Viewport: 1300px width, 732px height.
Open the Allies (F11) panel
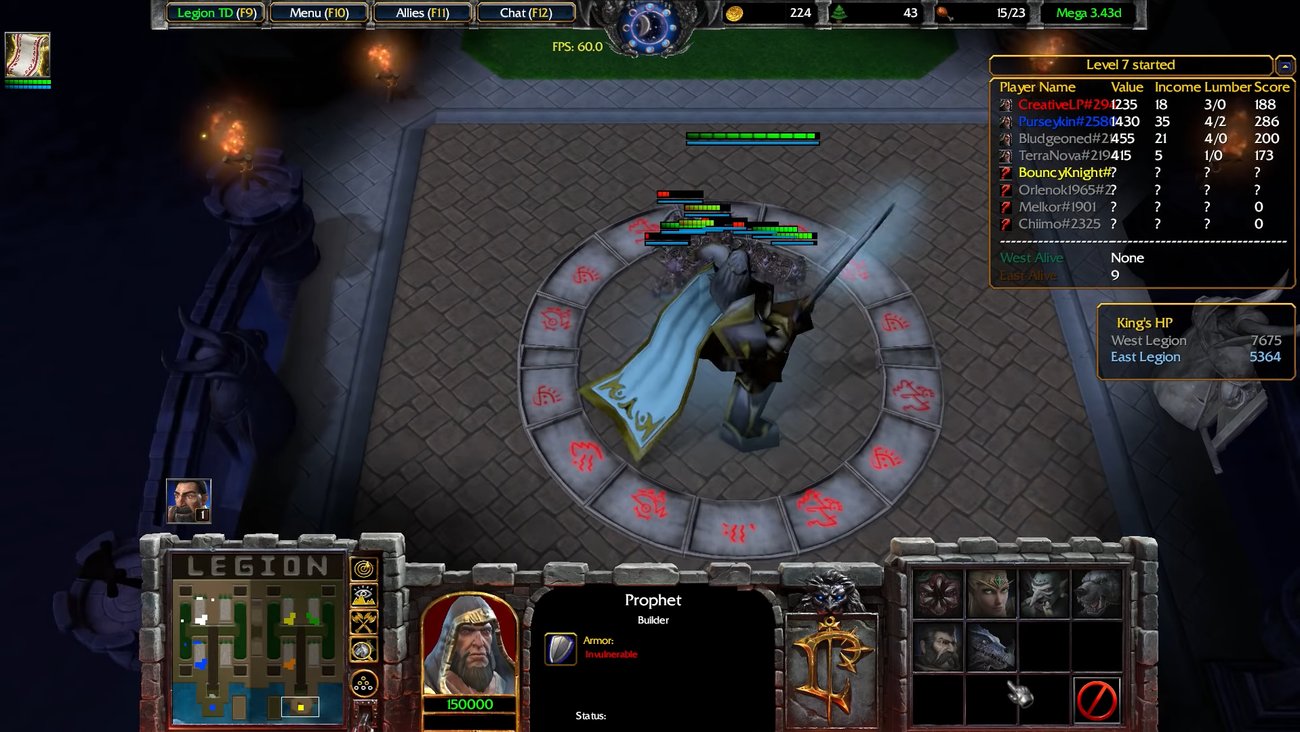click(424, 12)
